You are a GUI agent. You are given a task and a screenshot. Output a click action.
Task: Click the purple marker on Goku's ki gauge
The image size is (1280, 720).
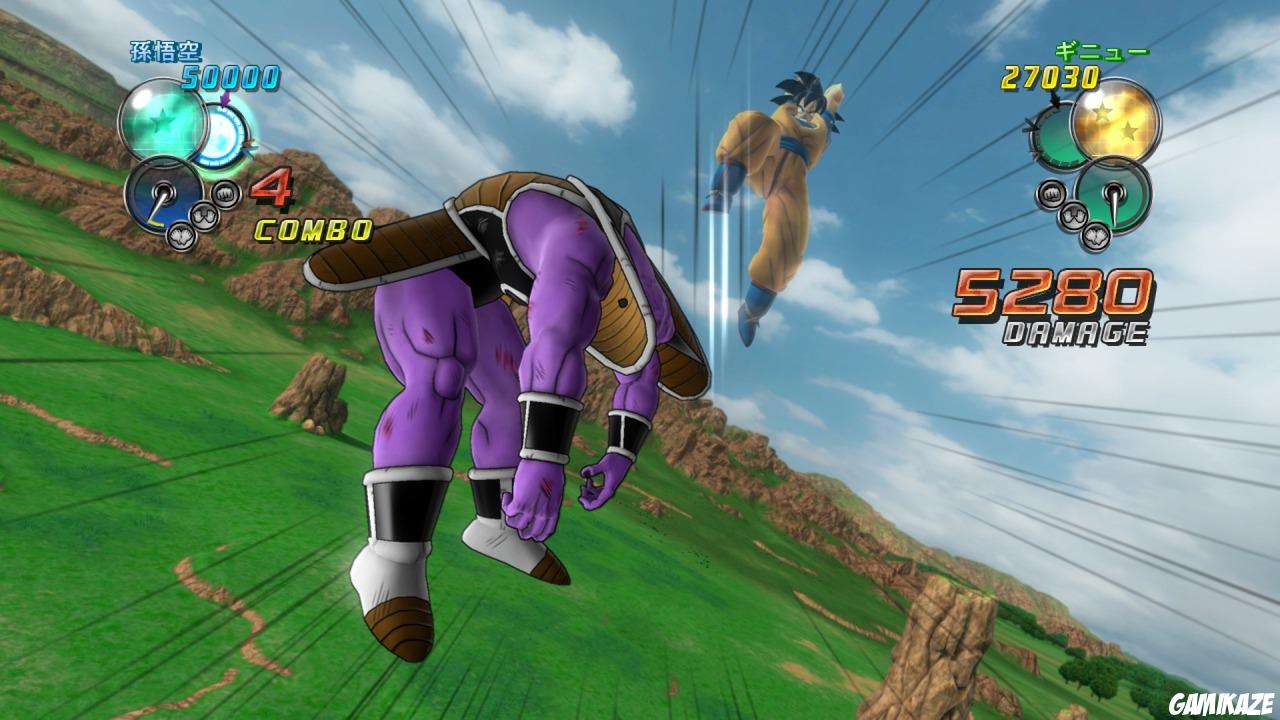pyautogui.click(x=224, y=100)
